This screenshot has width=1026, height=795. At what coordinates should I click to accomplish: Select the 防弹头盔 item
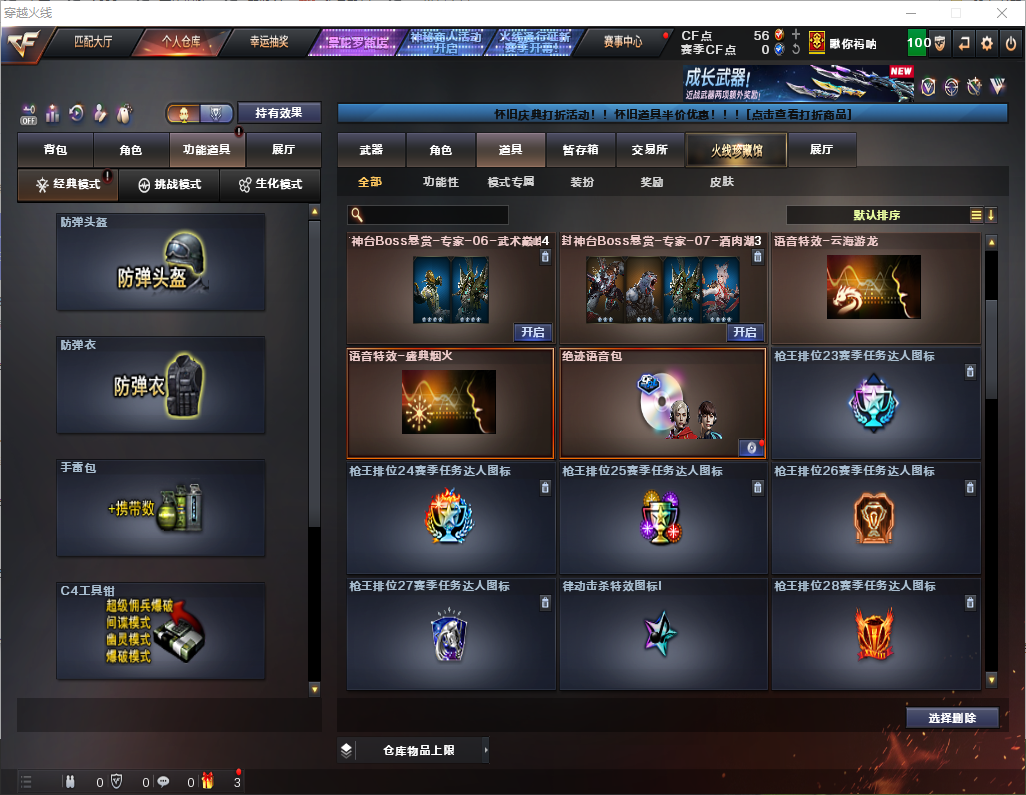click(x=161, y=262)
